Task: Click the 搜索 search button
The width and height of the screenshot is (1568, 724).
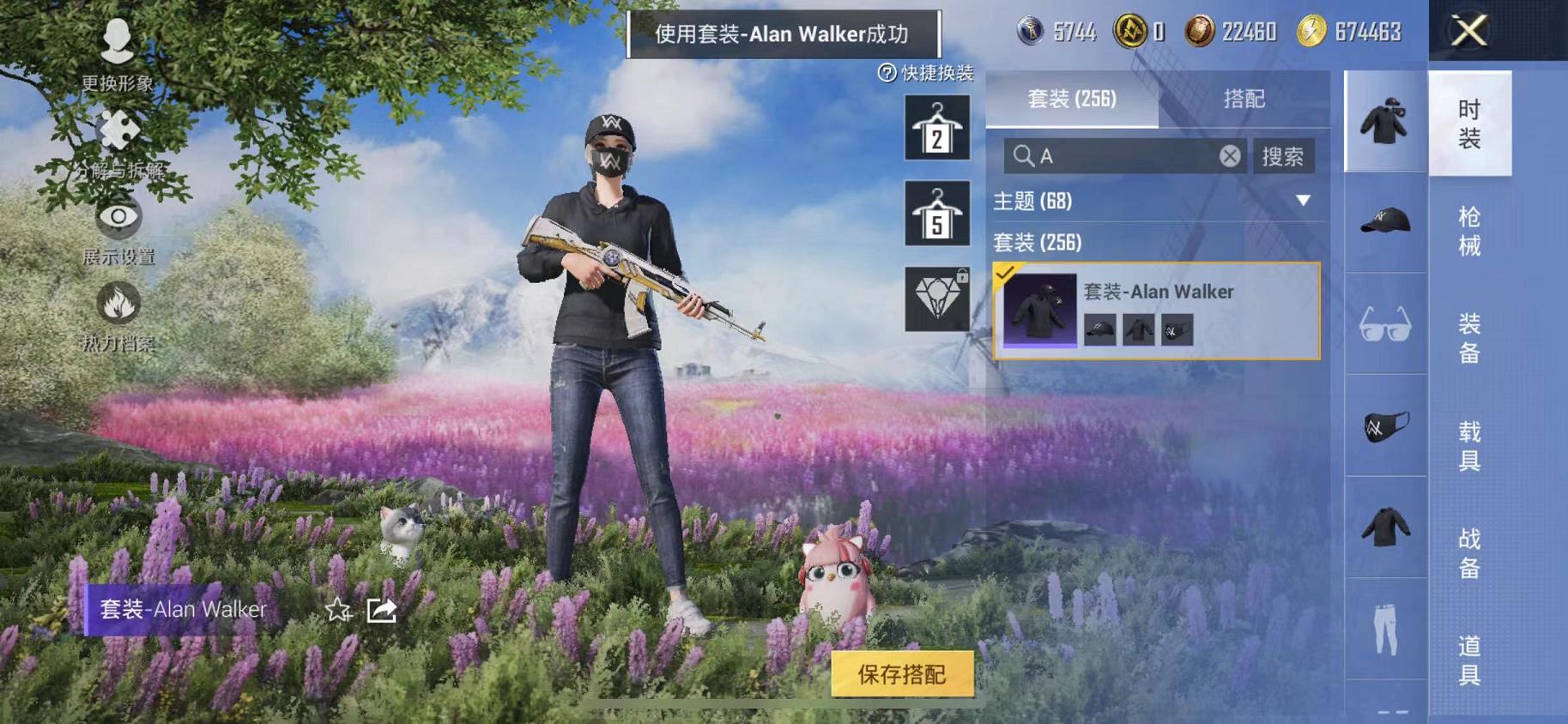Action: tap(1285, 156)
